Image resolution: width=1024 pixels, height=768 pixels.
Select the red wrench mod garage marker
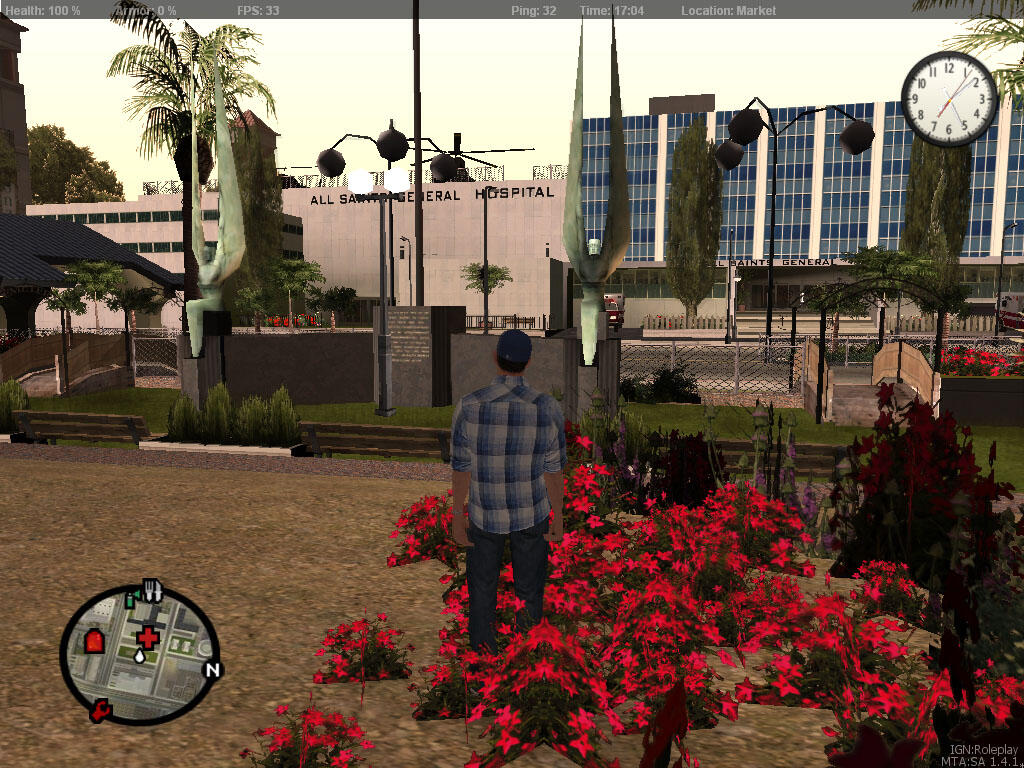100,711
